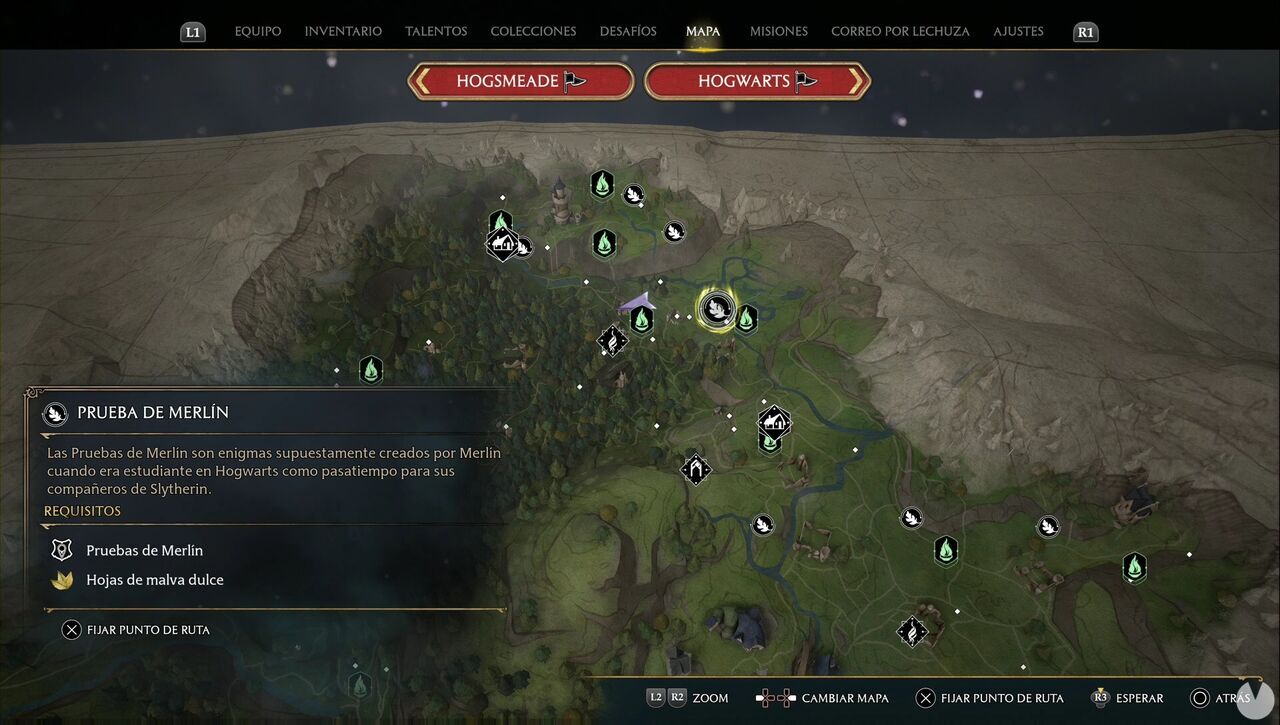Select the Hojas de malva dulce leaf icon

pyautogui.click(x=61, y=579)
